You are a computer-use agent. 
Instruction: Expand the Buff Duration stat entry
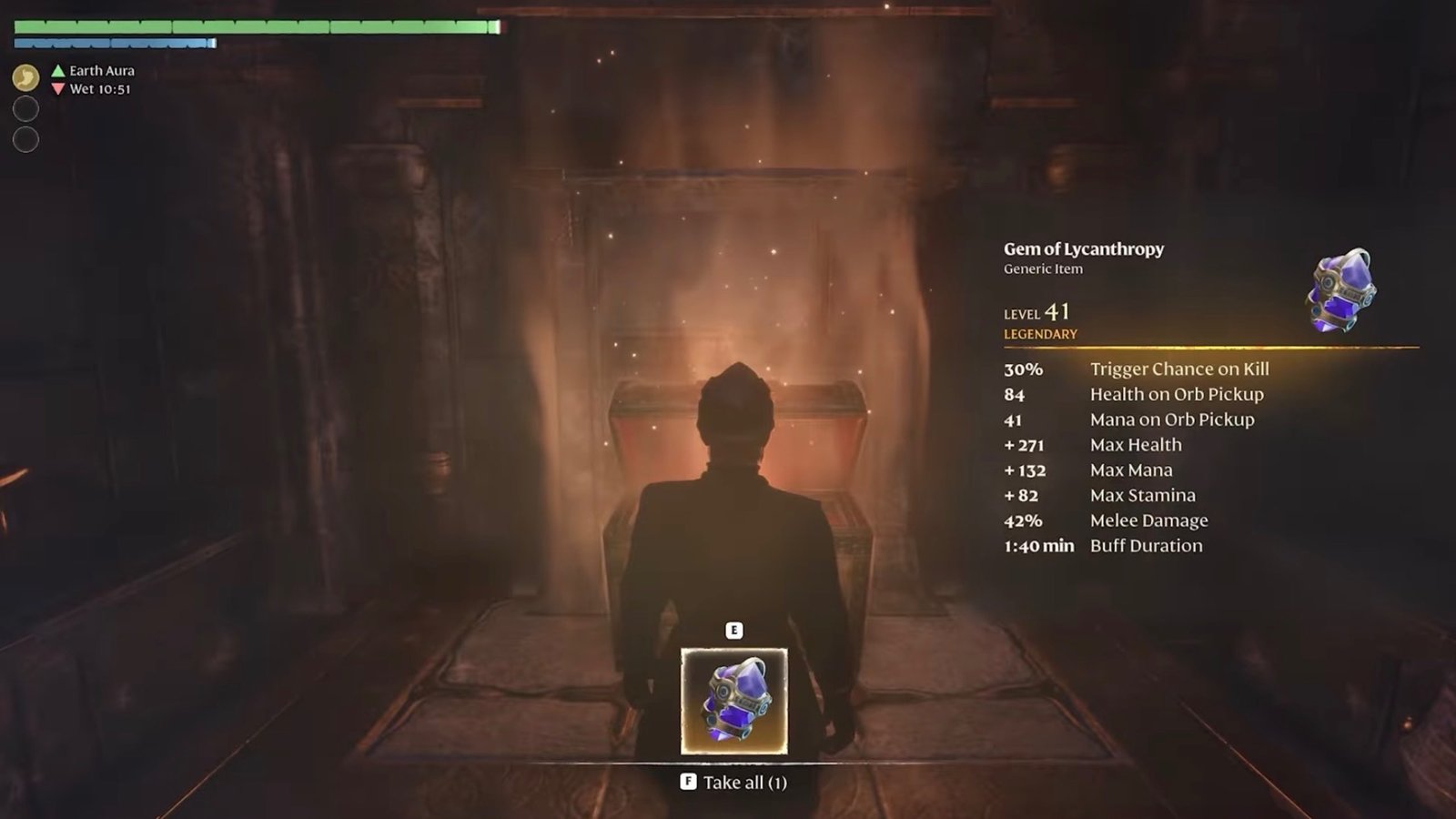1146,545
